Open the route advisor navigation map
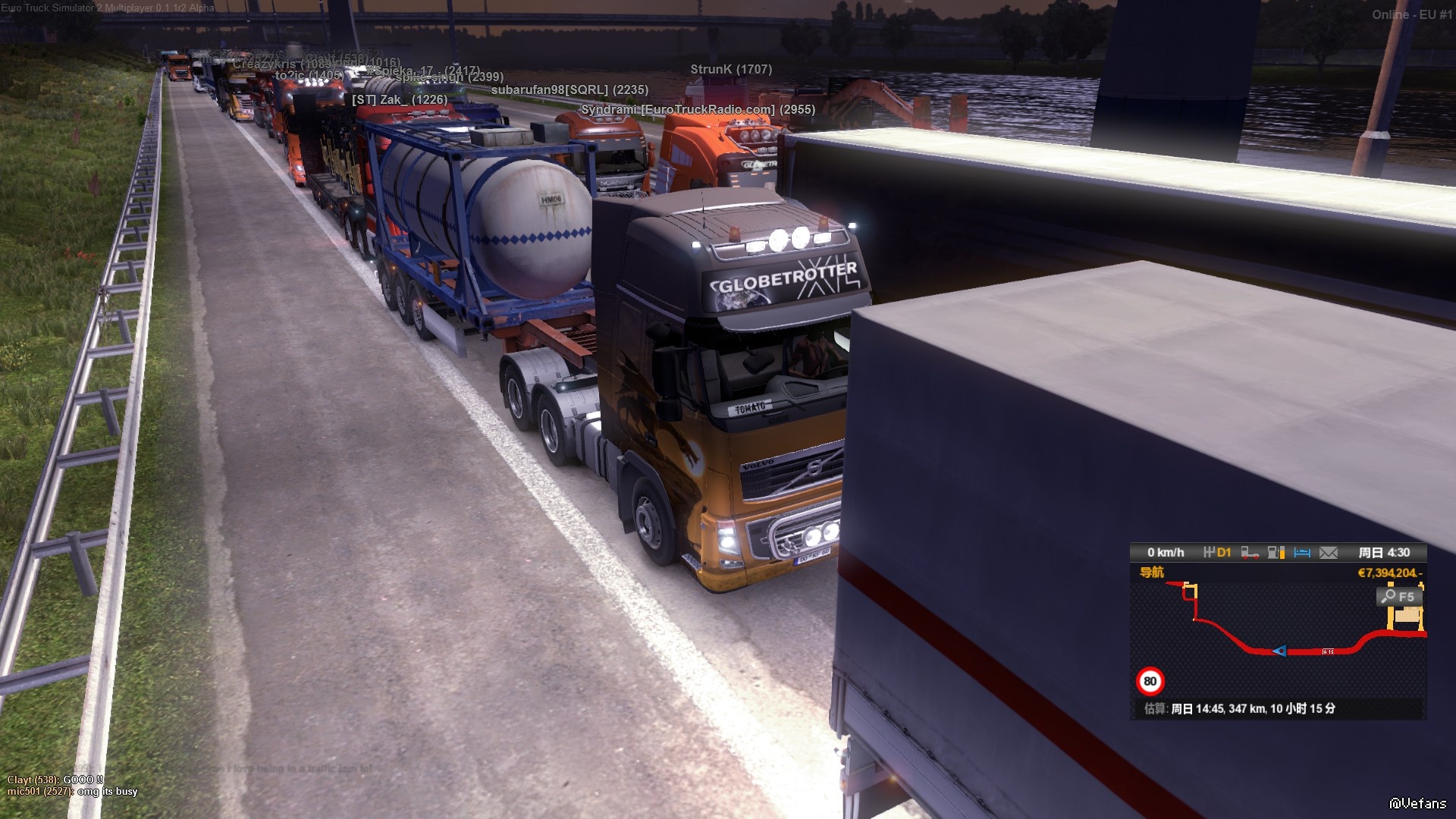Viewport: 1456px width, 819px height. point(1277,639)
